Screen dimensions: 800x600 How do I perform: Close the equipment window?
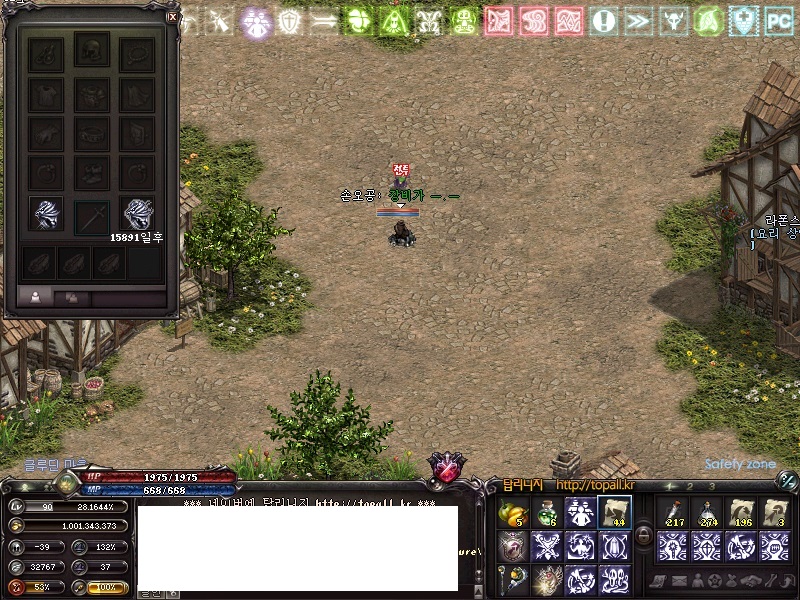[172, 16]
